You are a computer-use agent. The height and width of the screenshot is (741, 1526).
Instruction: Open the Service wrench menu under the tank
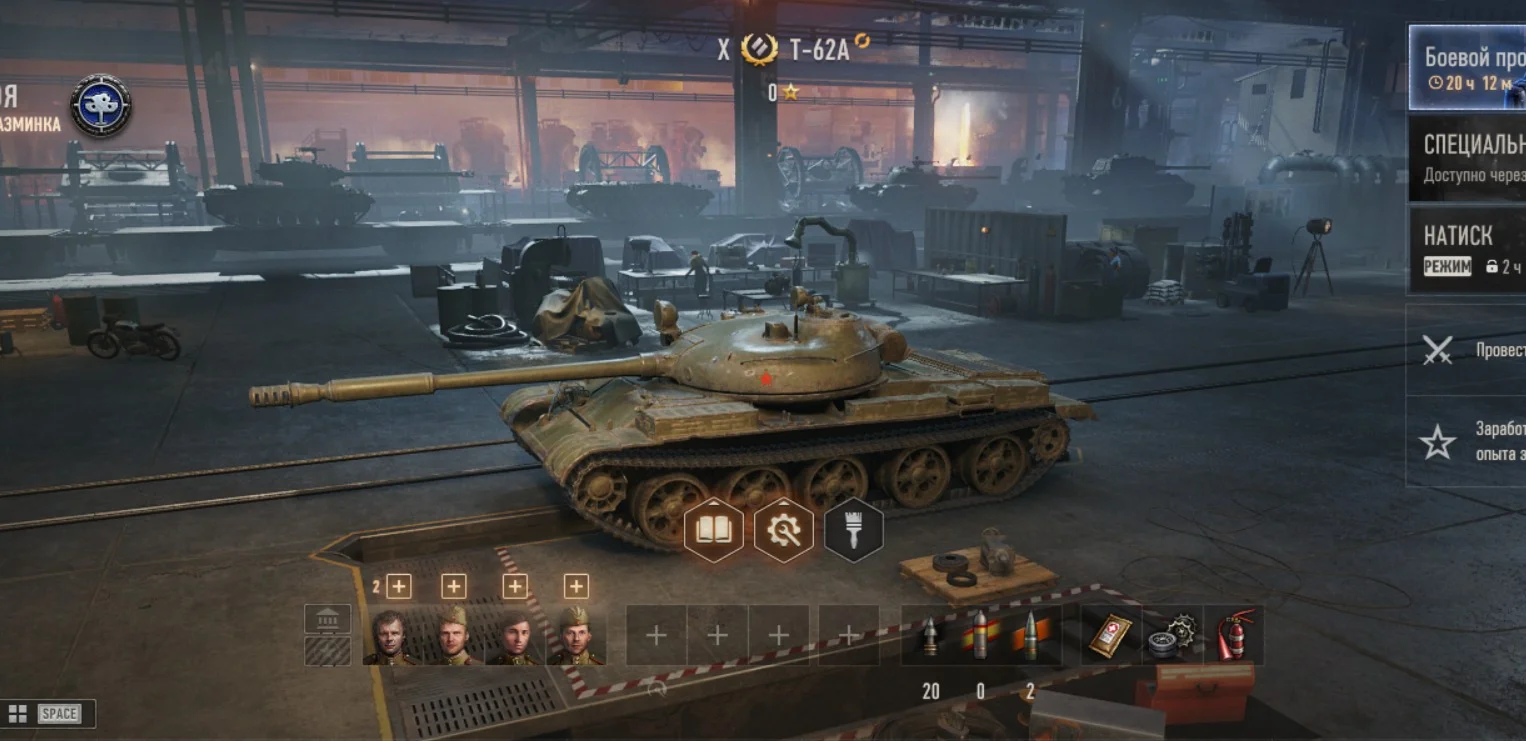(x=784, y=530)
